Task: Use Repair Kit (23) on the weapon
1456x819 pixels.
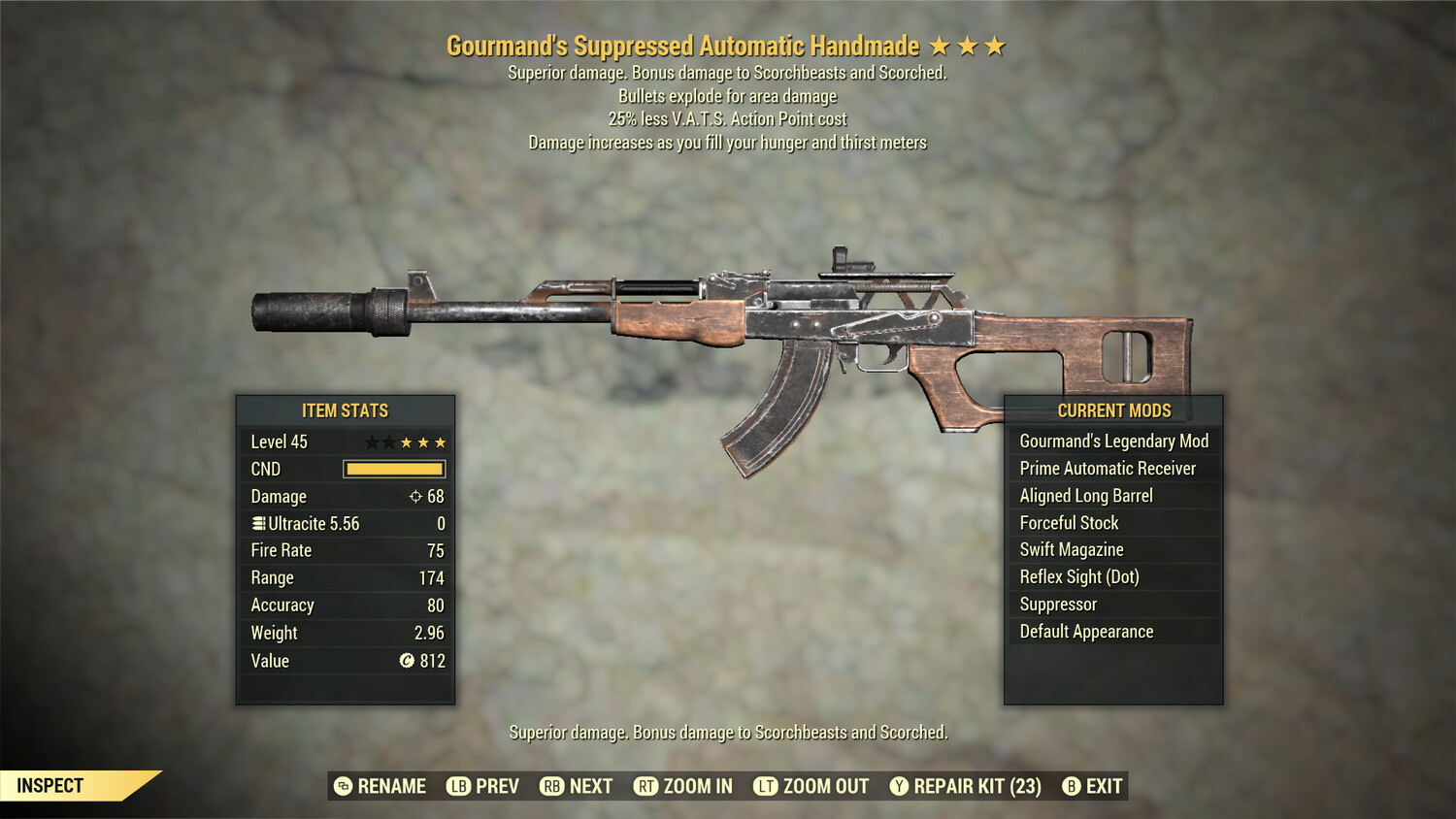Action: pos(966,786)
